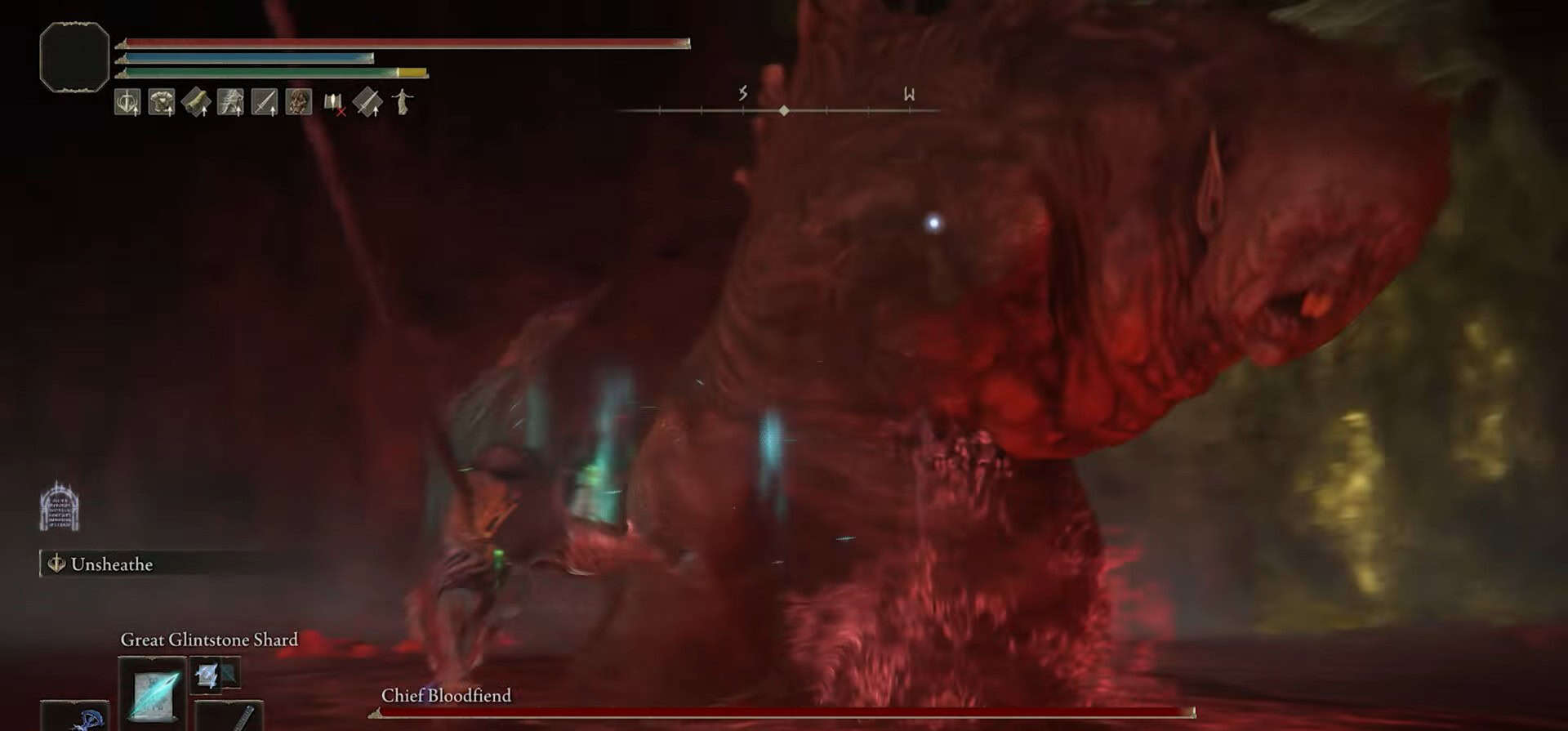The image size is (1568, 731).
Task: Select the left-hand staff slot
Action: click(x=75, y=716)
